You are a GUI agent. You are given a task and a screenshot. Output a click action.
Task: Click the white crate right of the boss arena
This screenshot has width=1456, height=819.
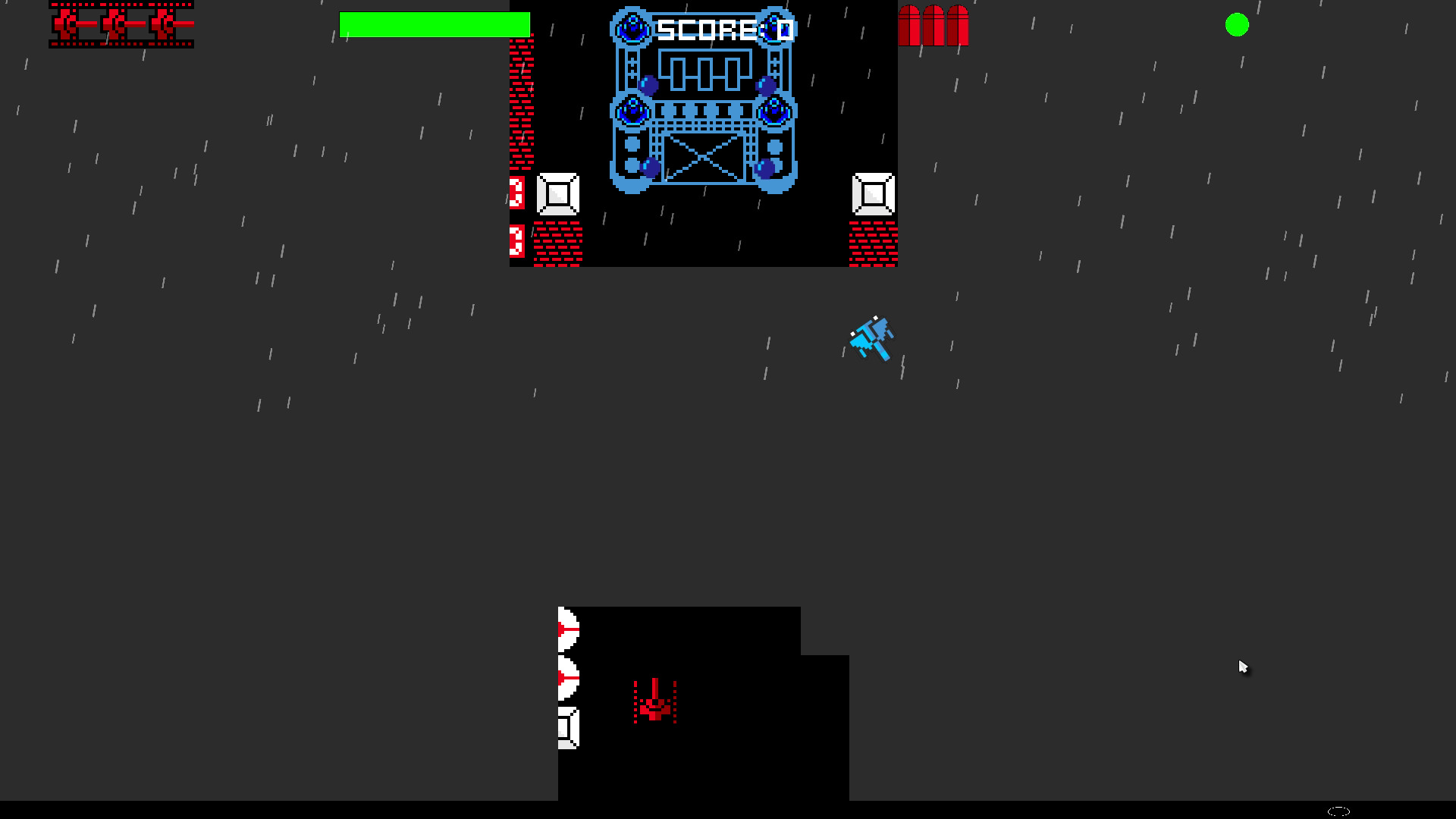[x=874, y=195]
